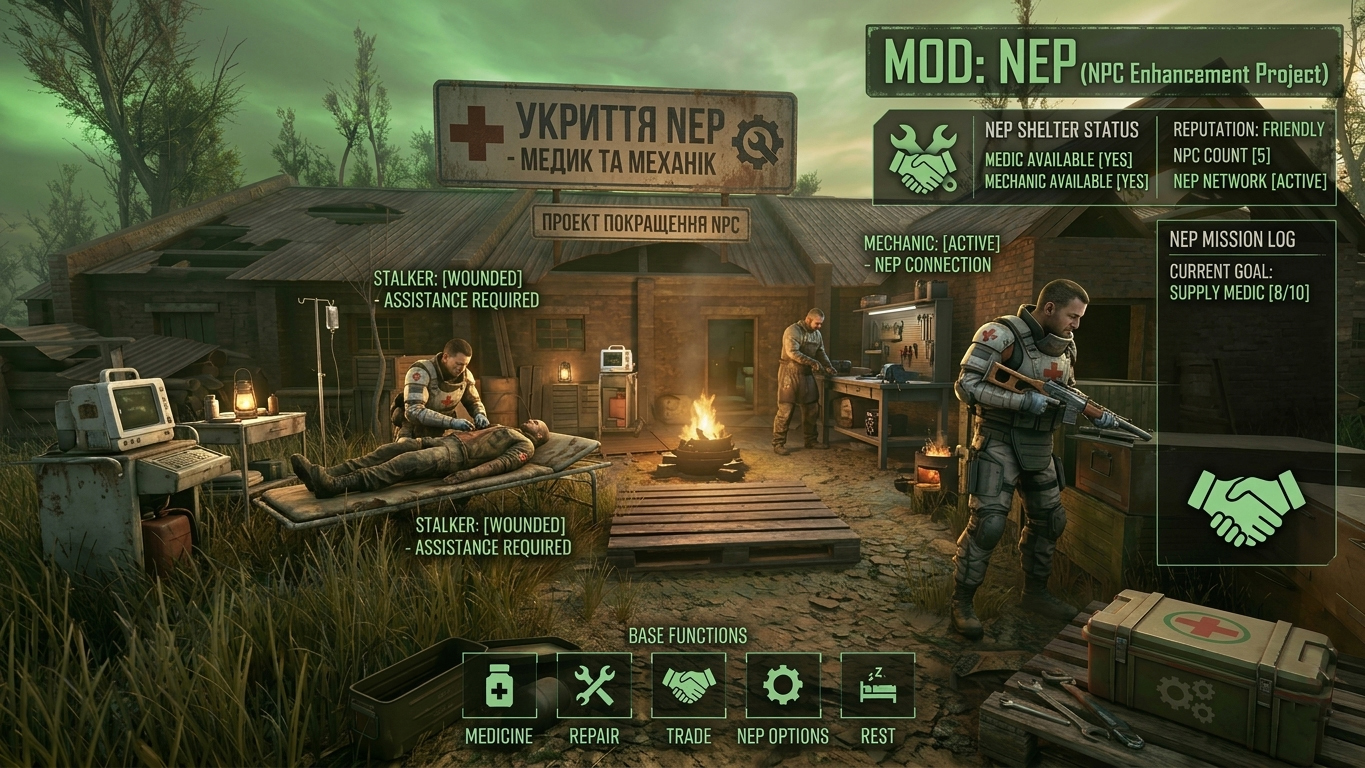Click the handshake icon in mission log
This screenshot has width=1365, height=768.
pyautogui.click(x=1245, y=507)
